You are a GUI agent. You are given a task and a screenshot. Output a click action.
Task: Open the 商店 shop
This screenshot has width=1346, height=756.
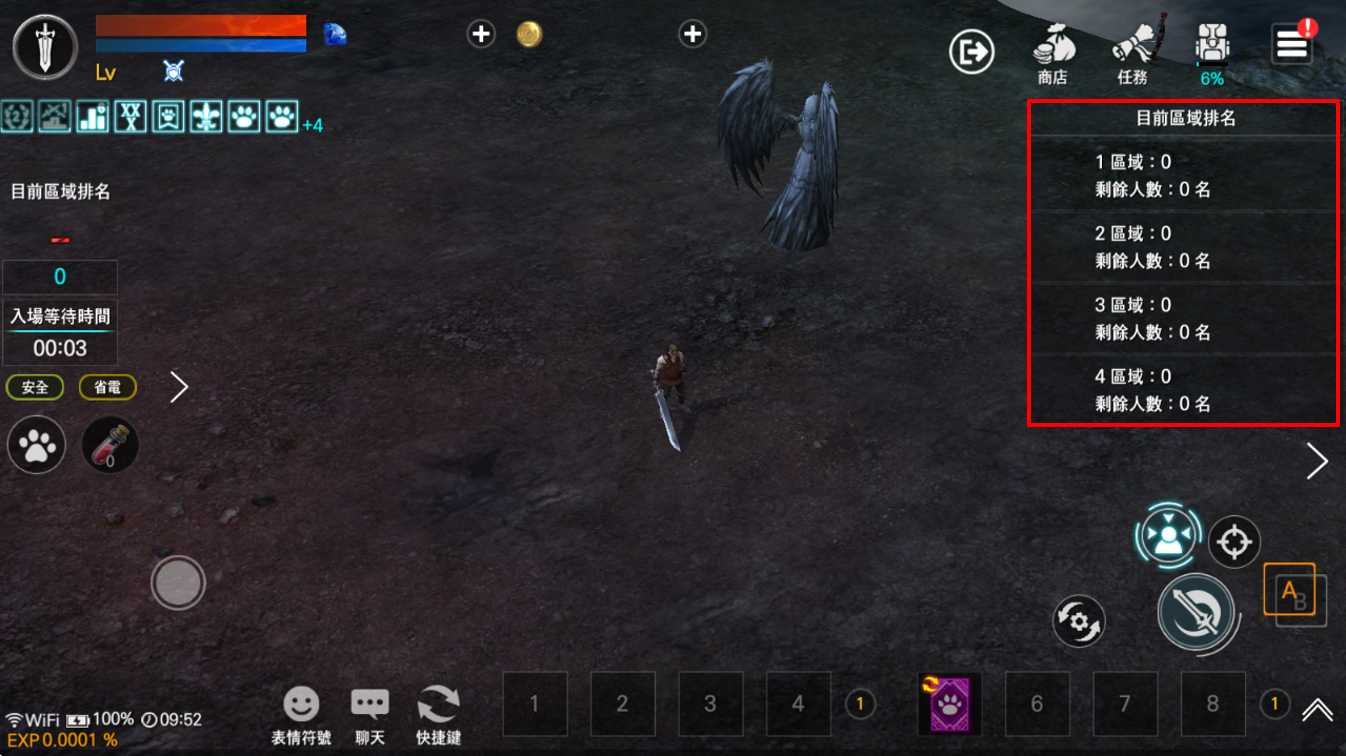point(1052,55)
